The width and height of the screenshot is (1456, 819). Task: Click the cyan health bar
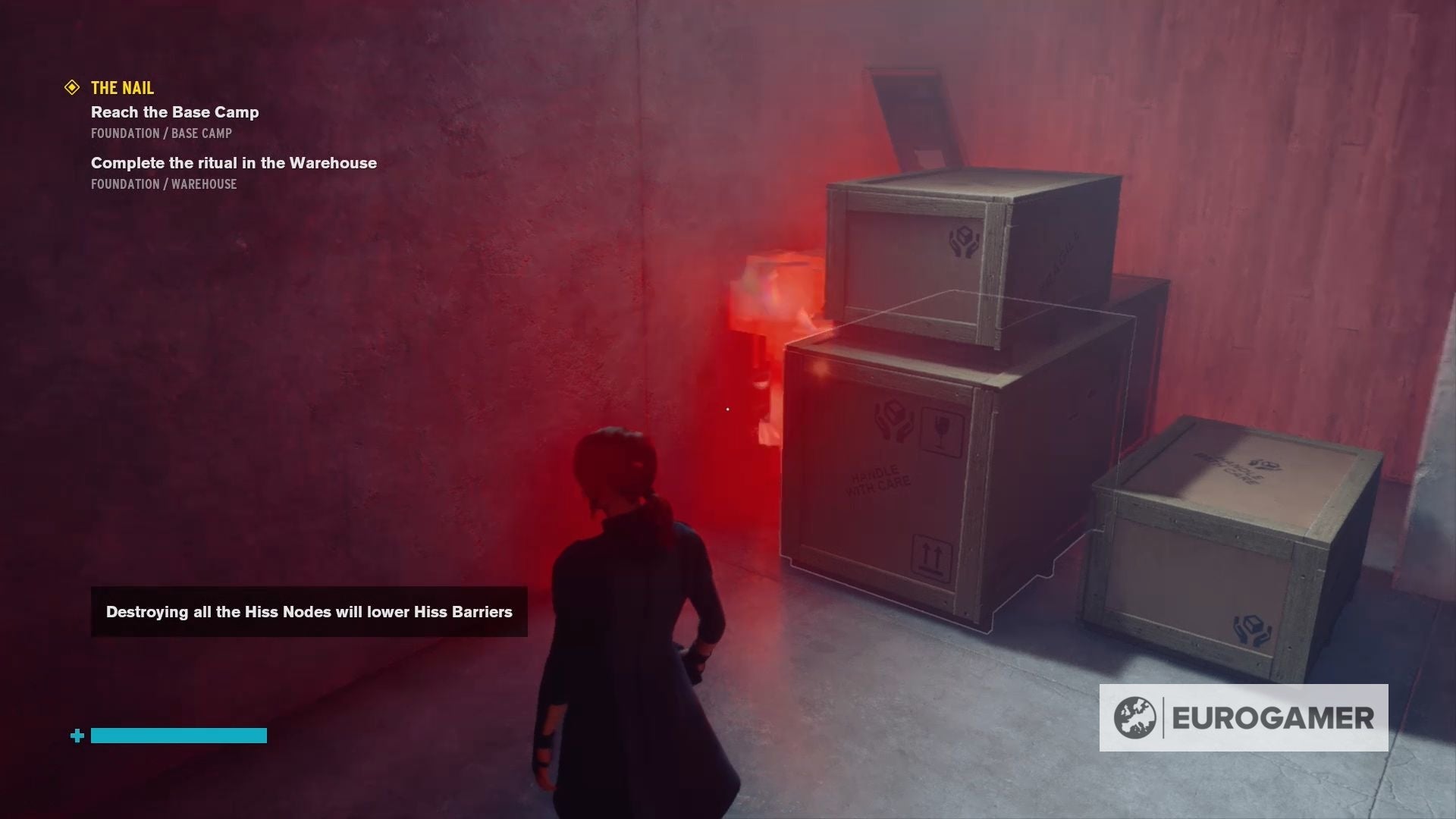pos(180,735)
